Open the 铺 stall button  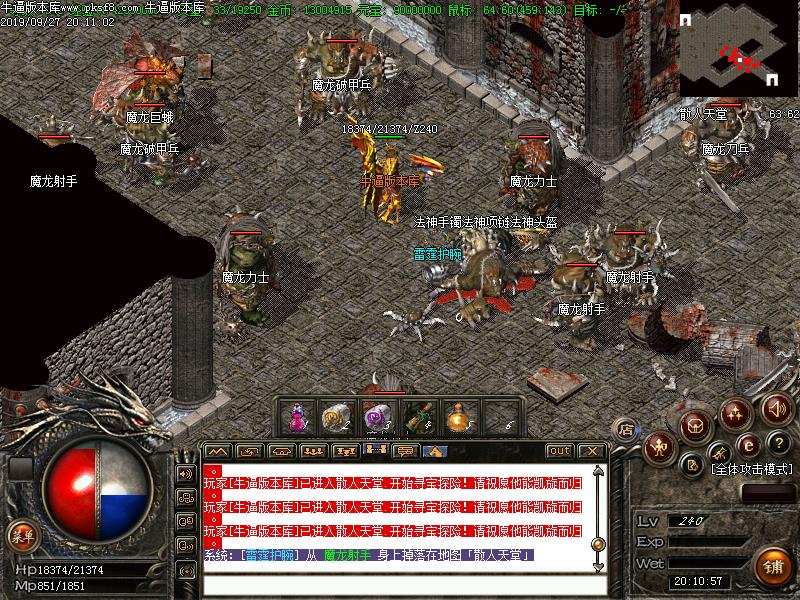point(772,565)
